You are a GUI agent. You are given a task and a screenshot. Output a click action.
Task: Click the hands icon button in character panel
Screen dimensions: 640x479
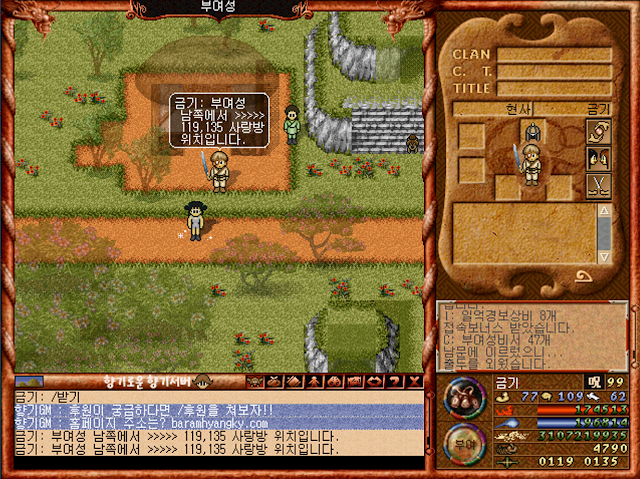click(598, 131)
